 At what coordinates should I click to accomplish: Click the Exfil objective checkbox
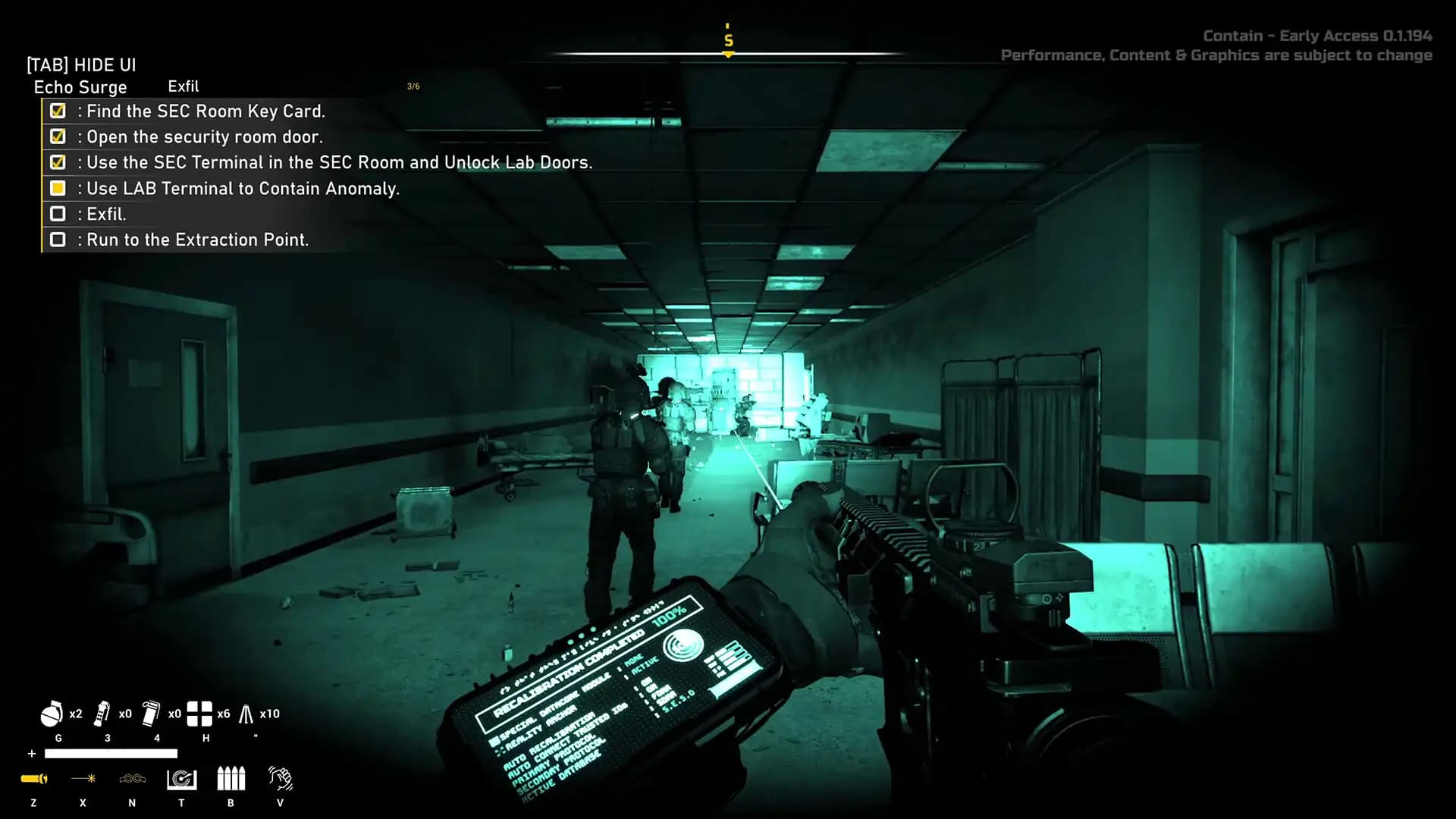[x=58, y=214]
